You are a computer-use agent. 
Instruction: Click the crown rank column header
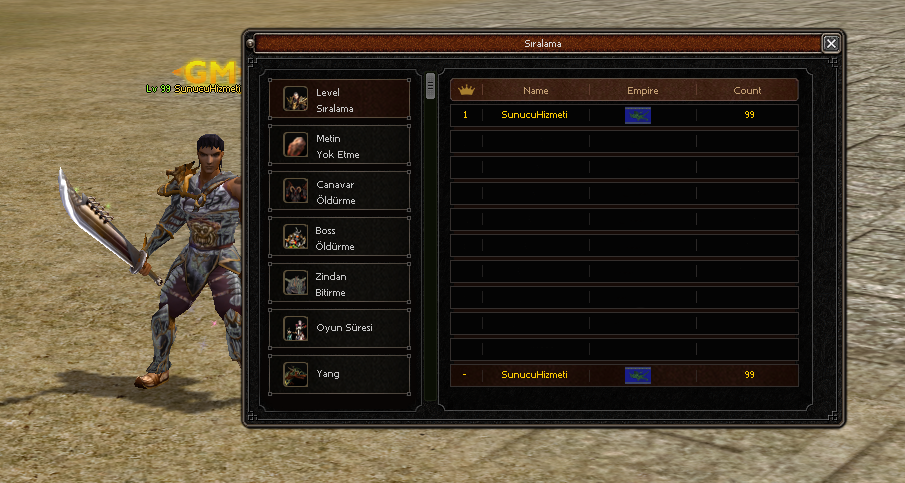pyautogui.click(x=466, y=91)
